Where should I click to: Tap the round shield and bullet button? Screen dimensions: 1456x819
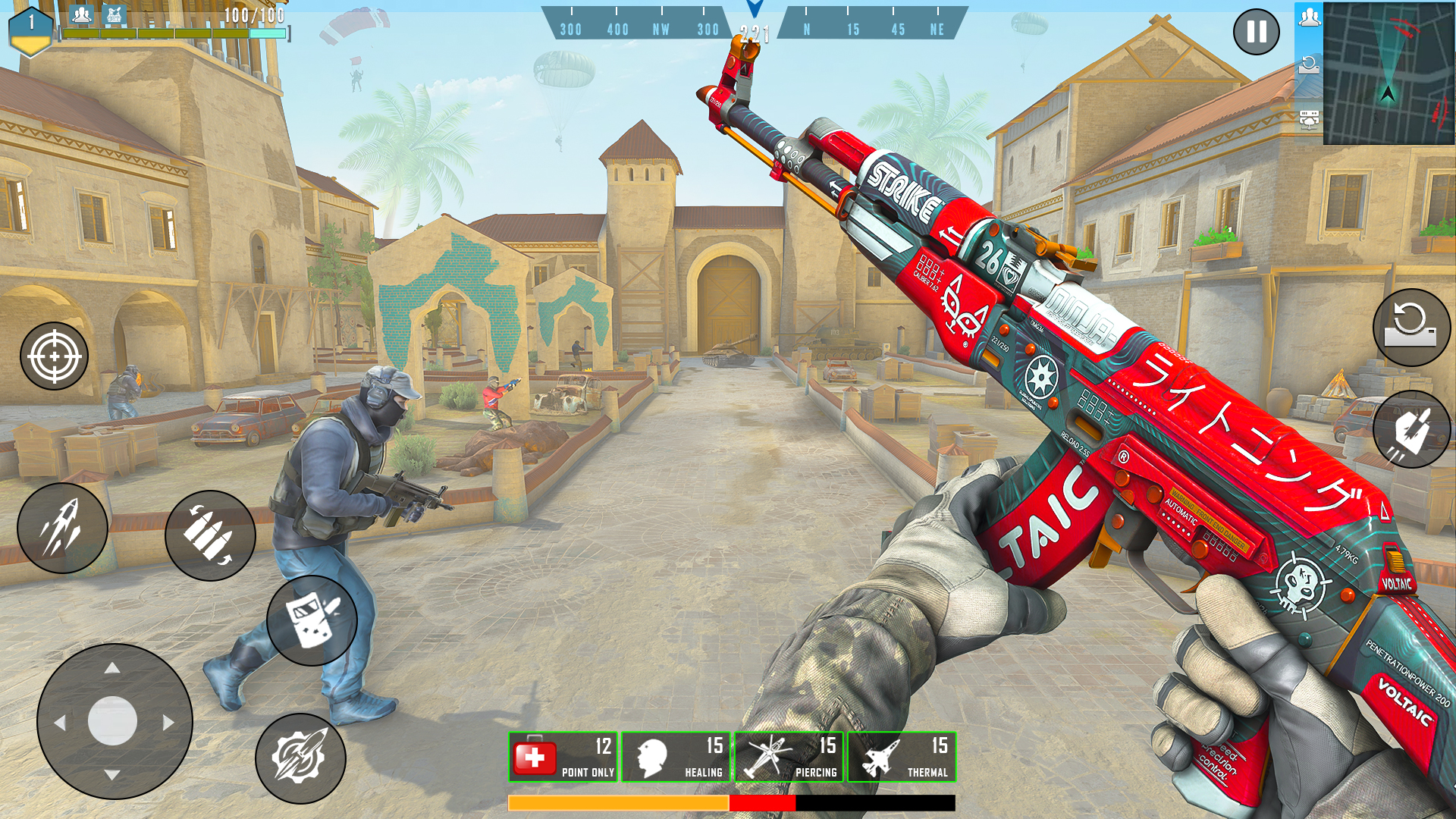[x=312, y=620]
